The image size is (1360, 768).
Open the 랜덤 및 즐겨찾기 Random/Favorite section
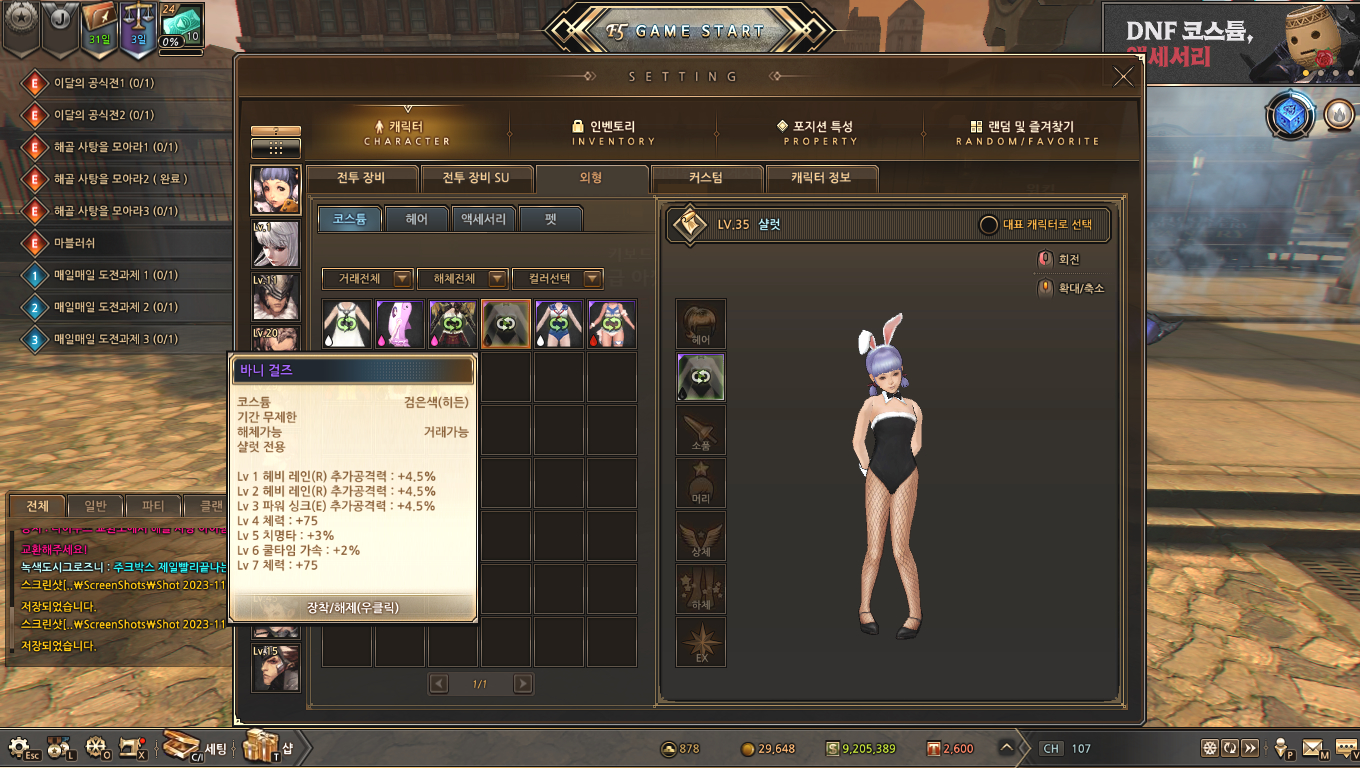click(1027, 133)
